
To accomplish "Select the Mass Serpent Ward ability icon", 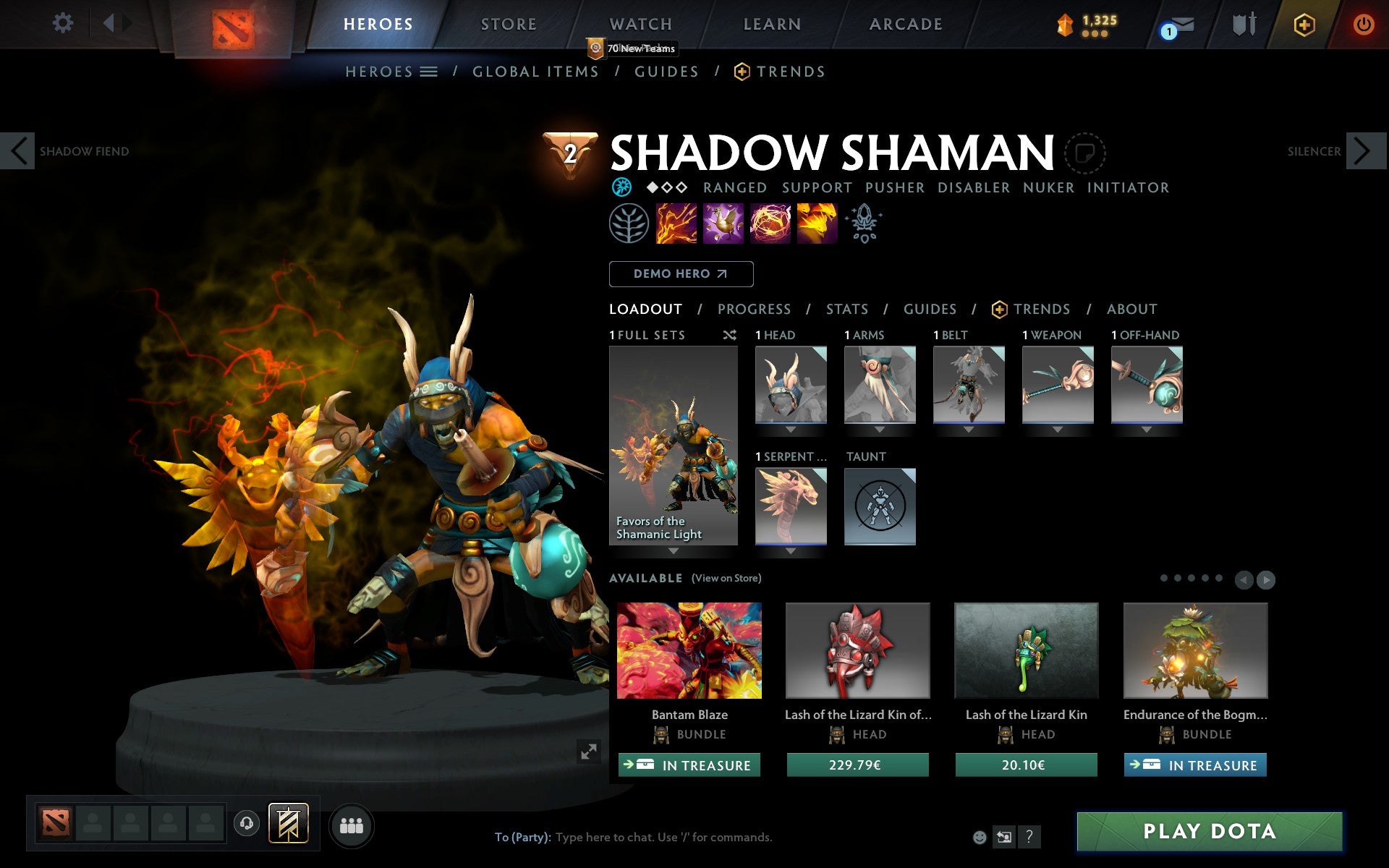I will click(816, 224).
